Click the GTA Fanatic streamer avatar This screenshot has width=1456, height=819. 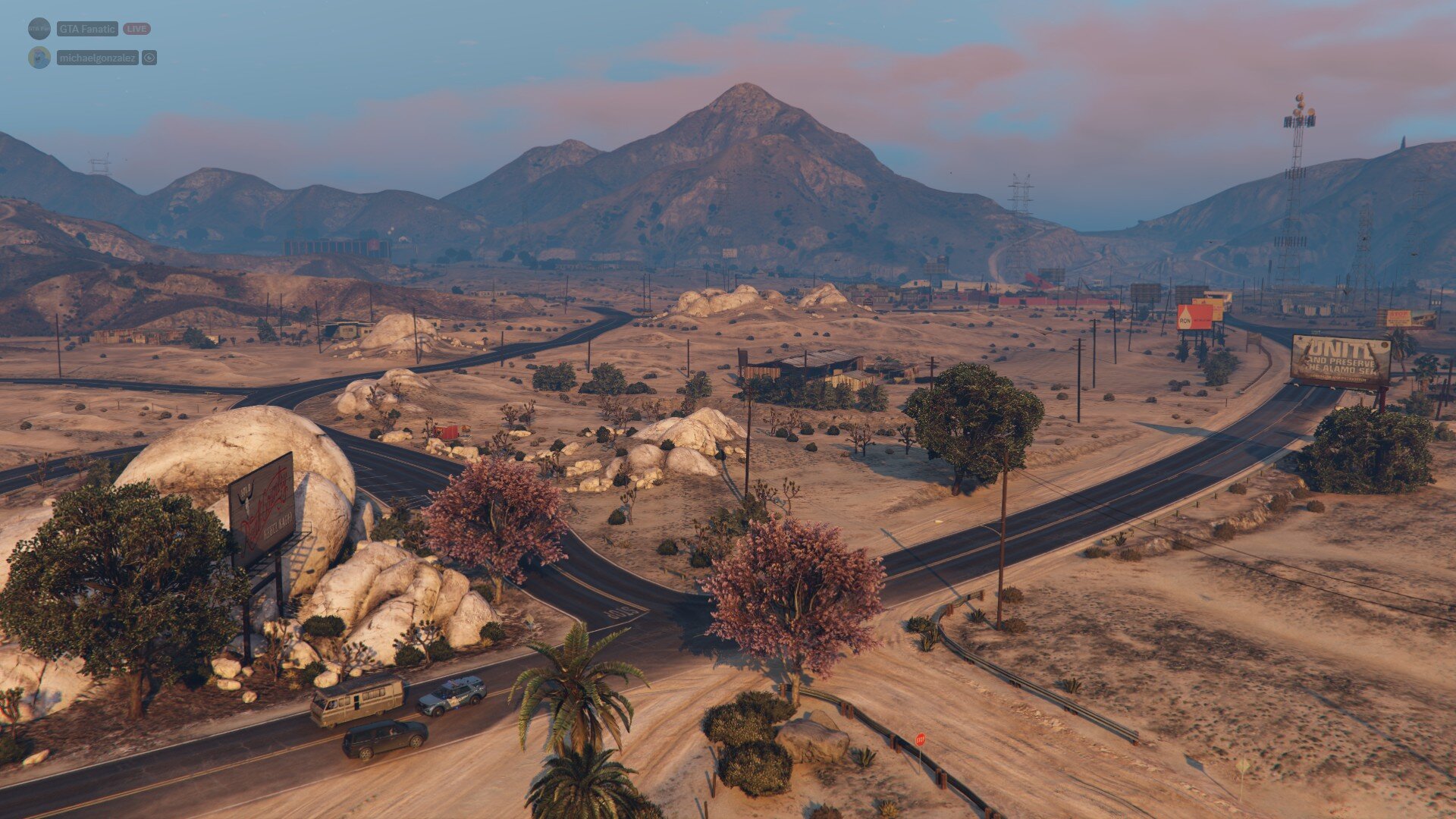click(x=39, y=29)
